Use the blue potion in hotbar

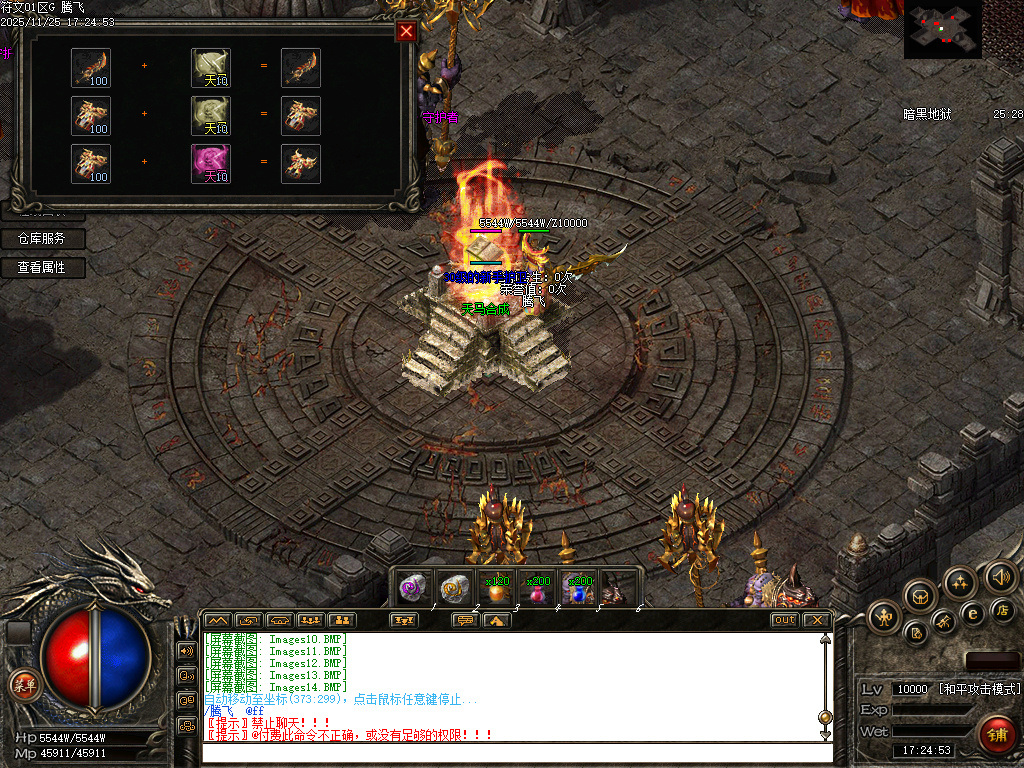[577, 589]
